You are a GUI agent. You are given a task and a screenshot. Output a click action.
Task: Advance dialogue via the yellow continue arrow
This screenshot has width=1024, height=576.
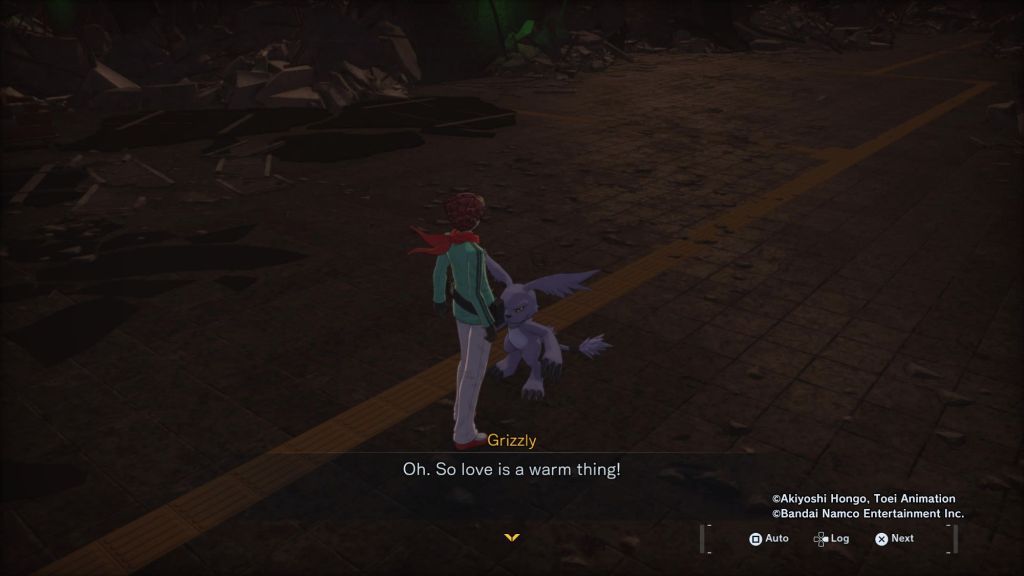pos(512,537)
